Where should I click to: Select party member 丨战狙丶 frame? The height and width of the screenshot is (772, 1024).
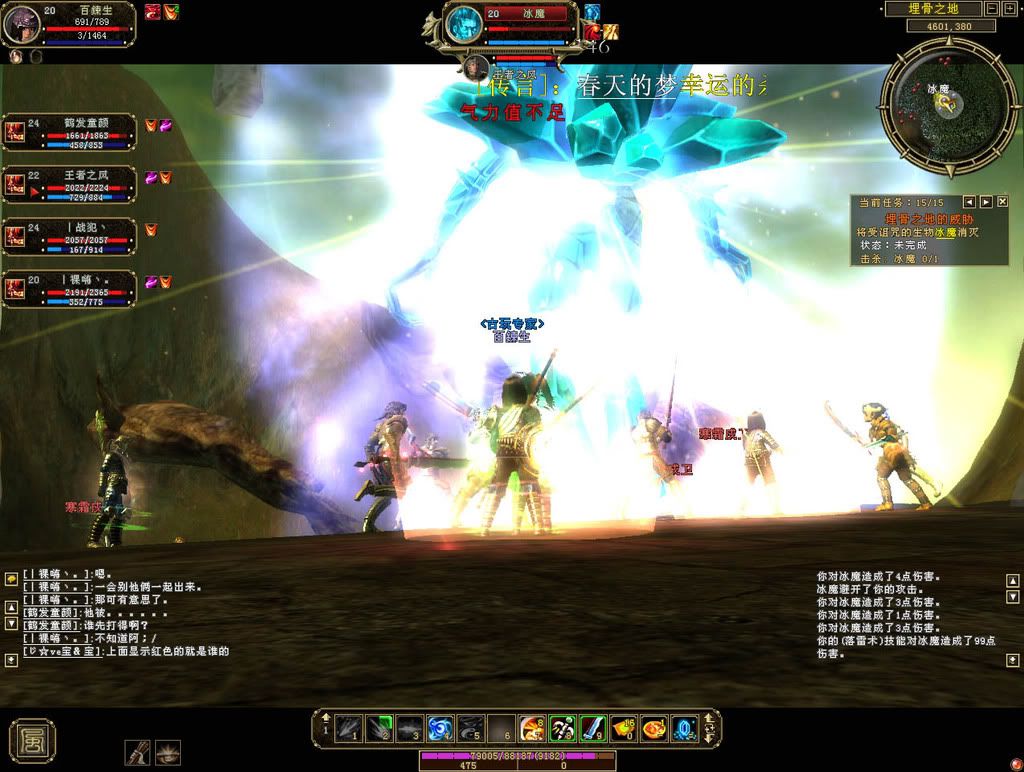[68, 237]
